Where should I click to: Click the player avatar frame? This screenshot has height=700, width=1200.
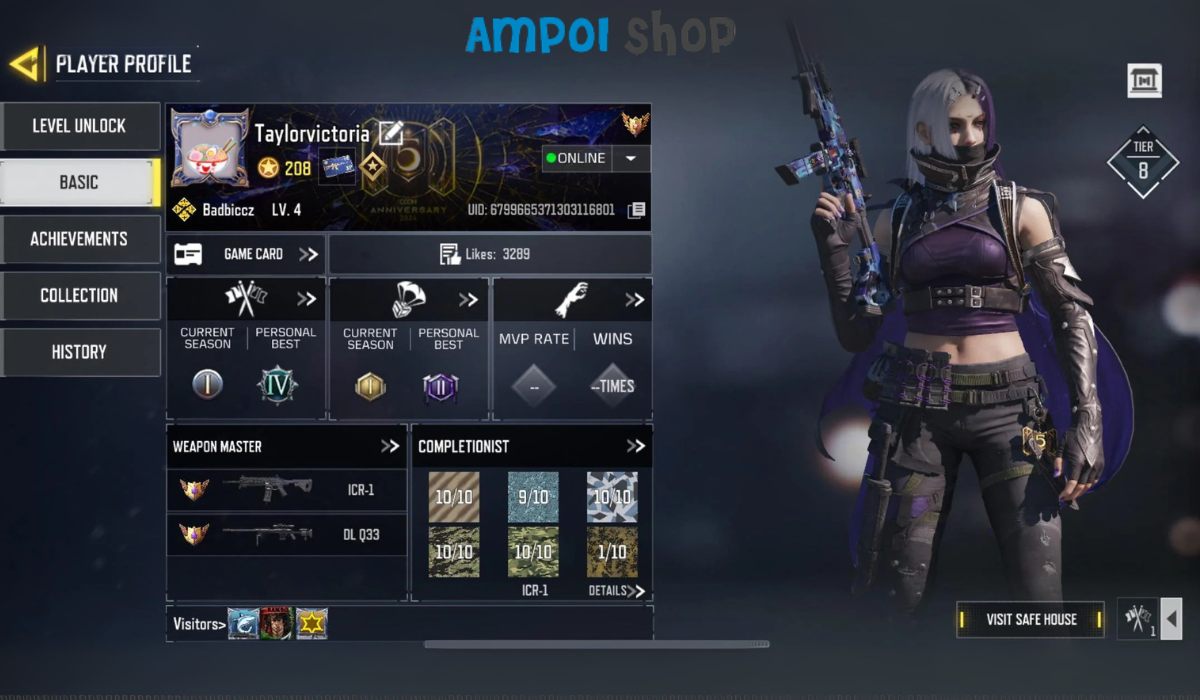tap(209, 148)
